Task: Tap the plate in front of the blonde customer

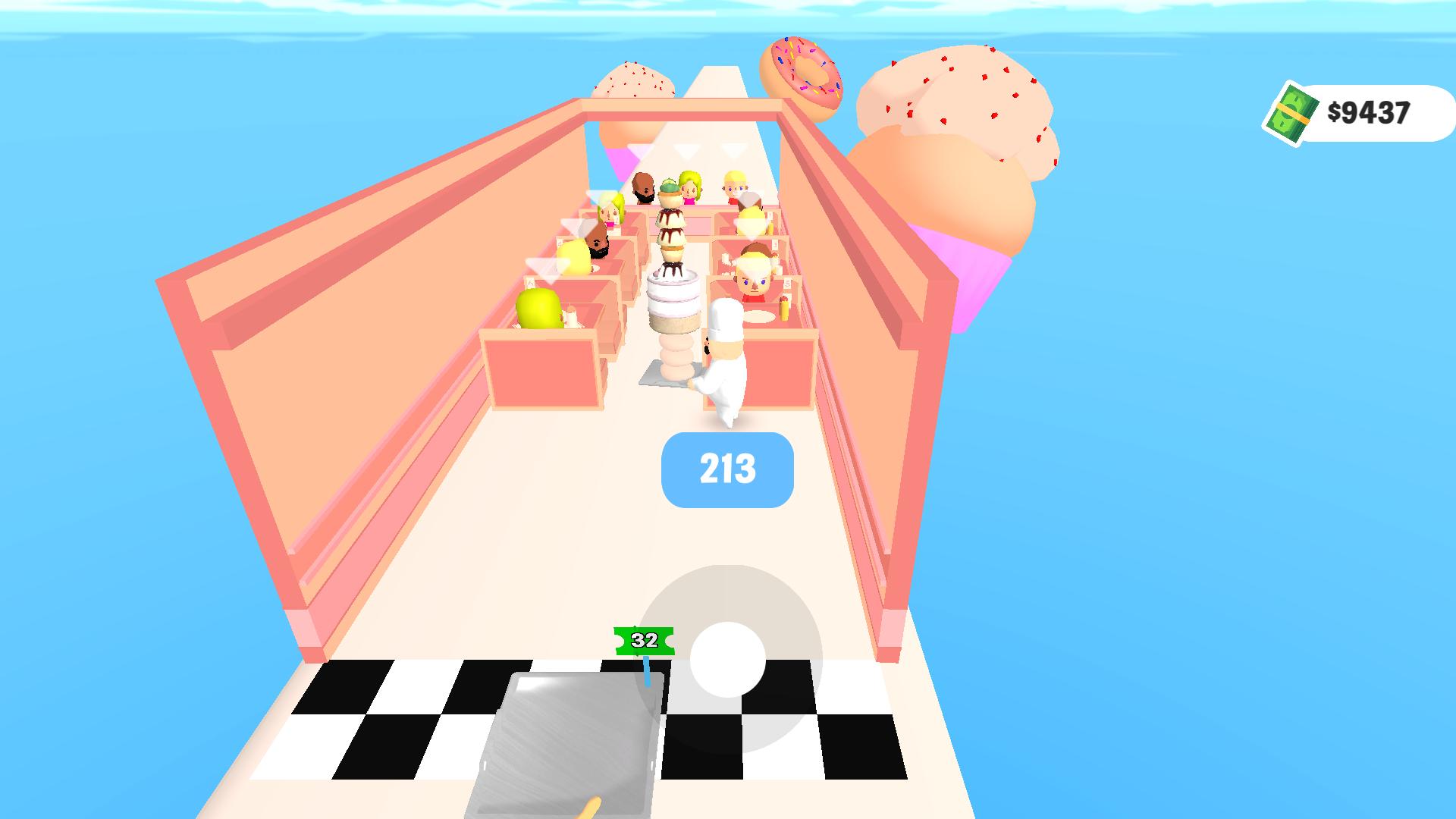Action: coord(760,316)
